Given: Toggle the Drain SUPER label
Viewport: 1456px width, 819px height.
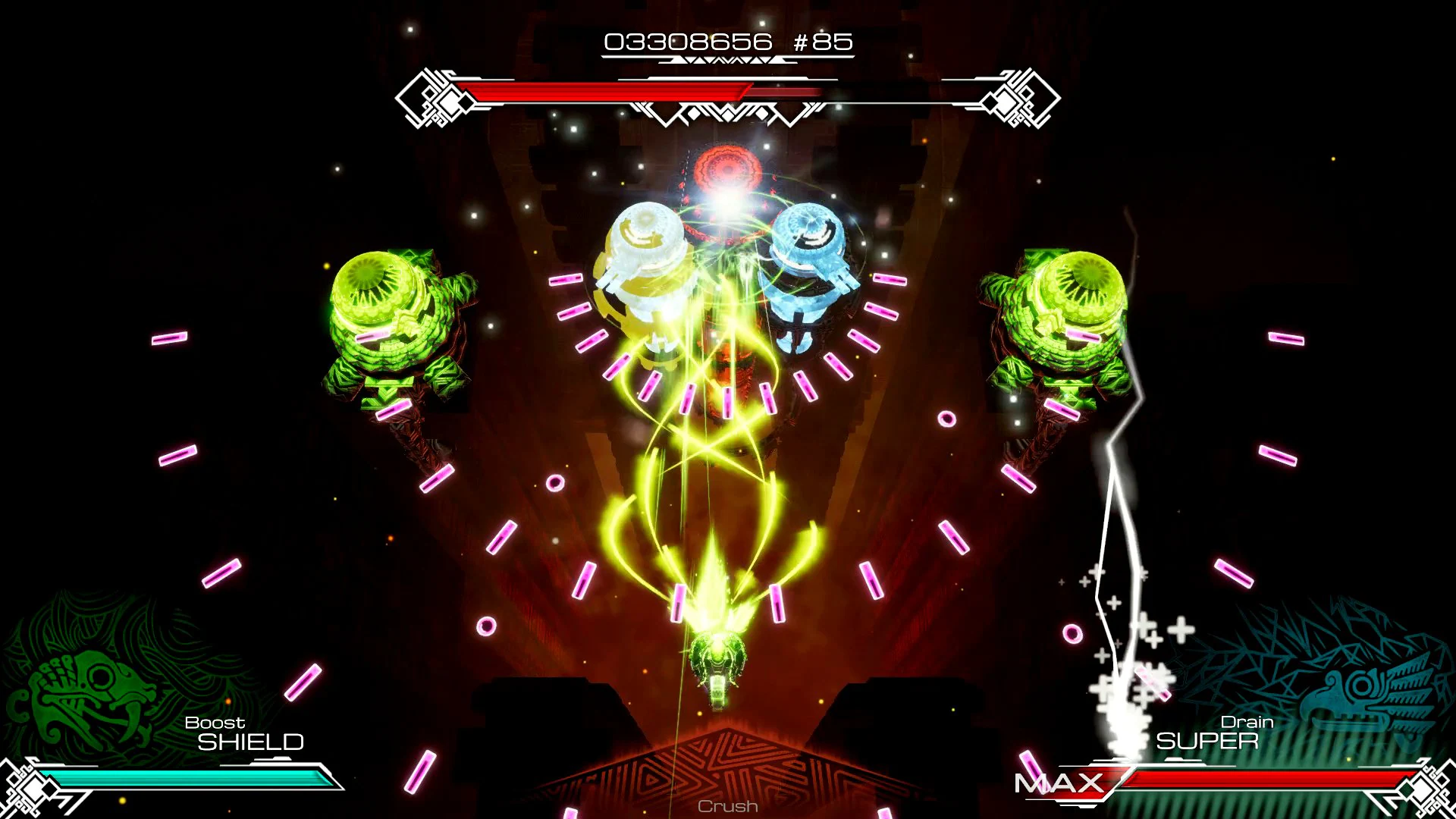Looking at the screenshot, I should coord(1213,732).
